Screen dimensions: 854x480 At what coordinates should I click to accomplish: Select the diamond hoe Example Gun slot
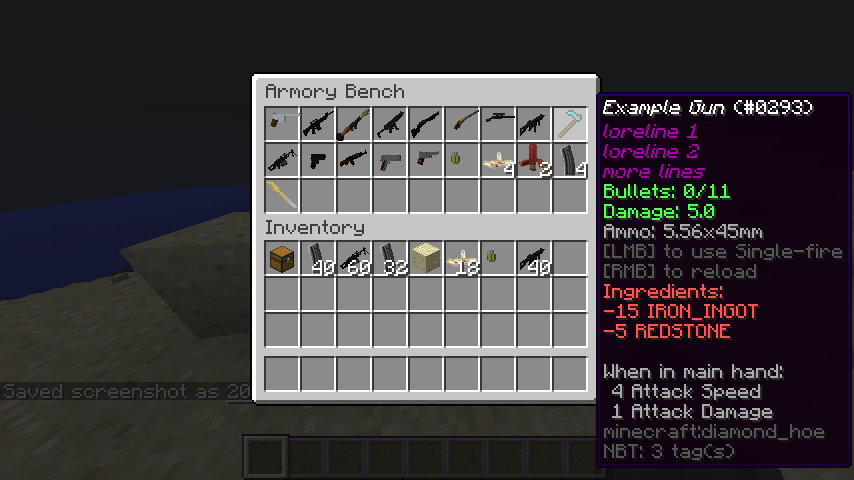coord(570,124)
